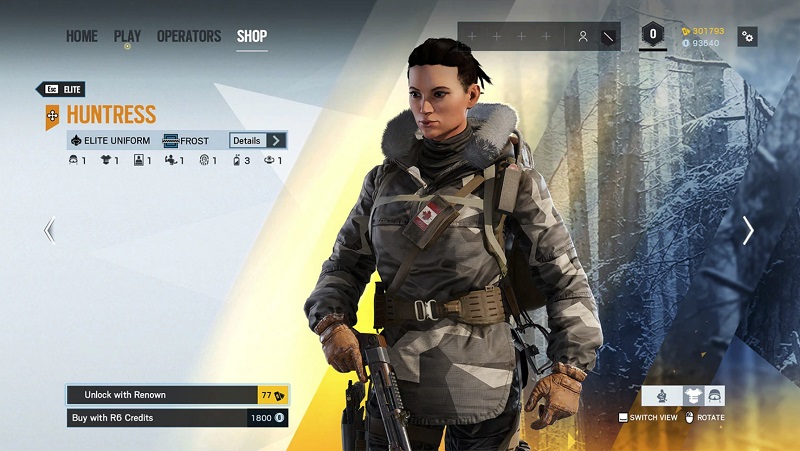
Task: Open Details for the Huntress bundle
Action: pyautogui.click(x=258, y=141)
